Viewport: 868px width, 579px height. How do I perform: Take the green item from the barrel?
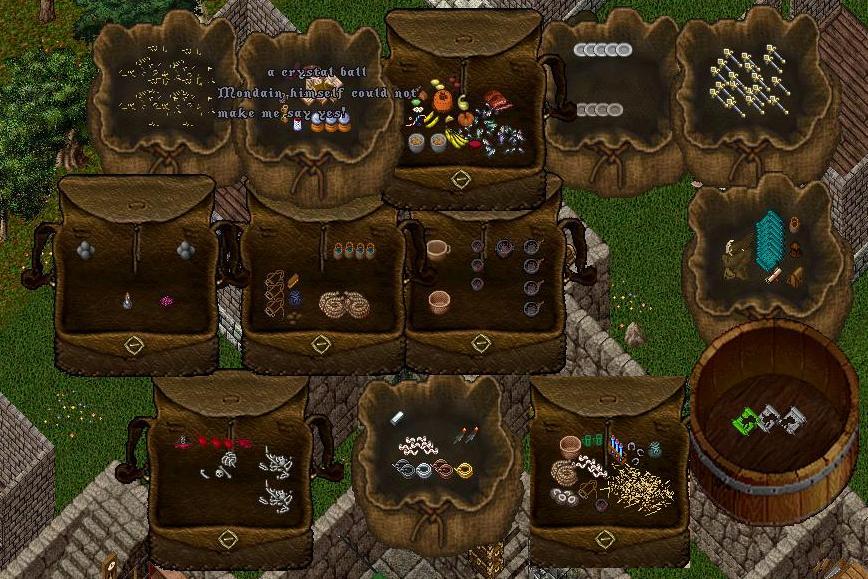pyautogui.click(x=743, y=423)
